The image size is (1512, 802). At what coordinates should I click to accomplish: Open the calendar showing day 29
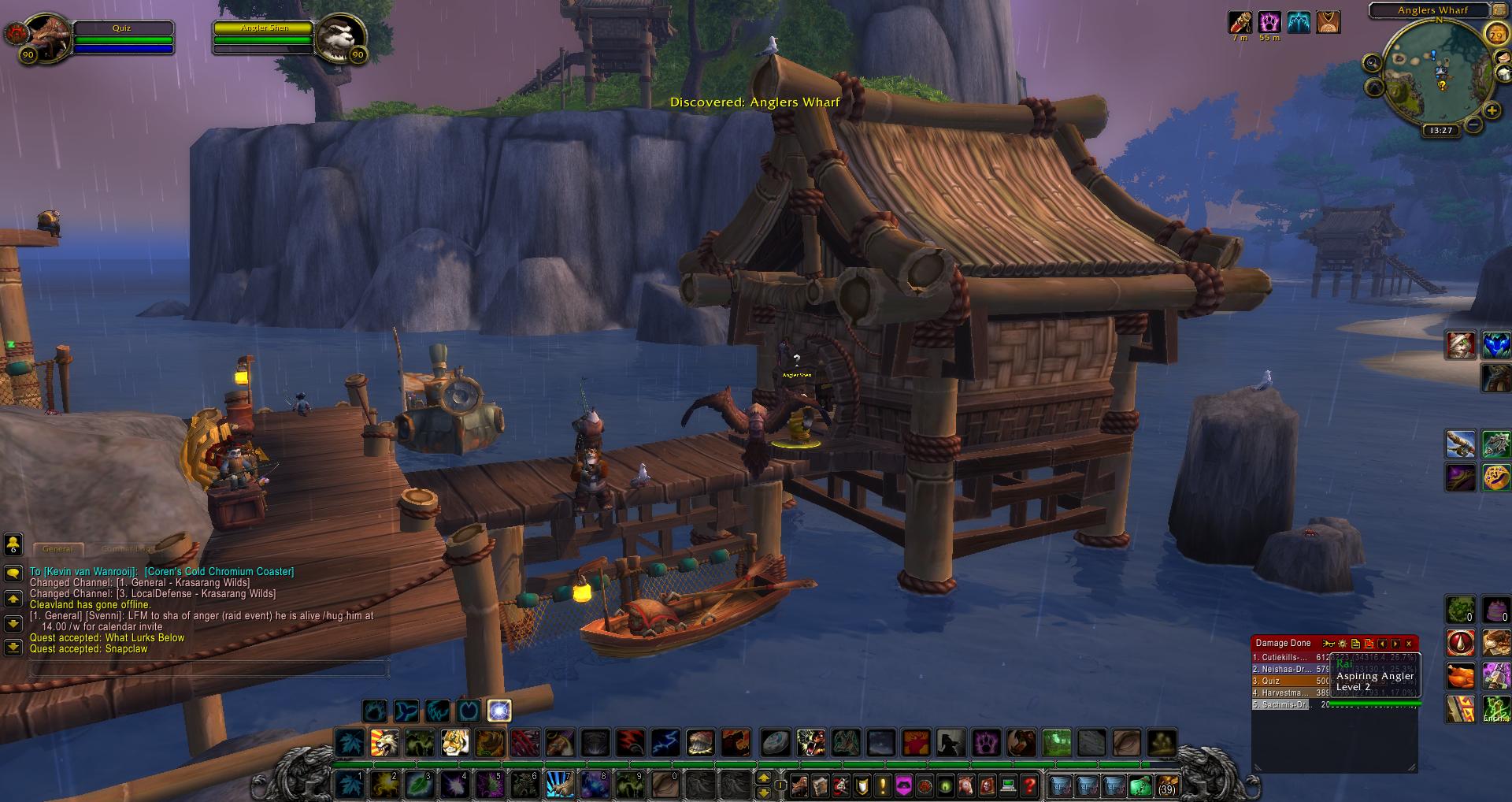click(1495, 34)
